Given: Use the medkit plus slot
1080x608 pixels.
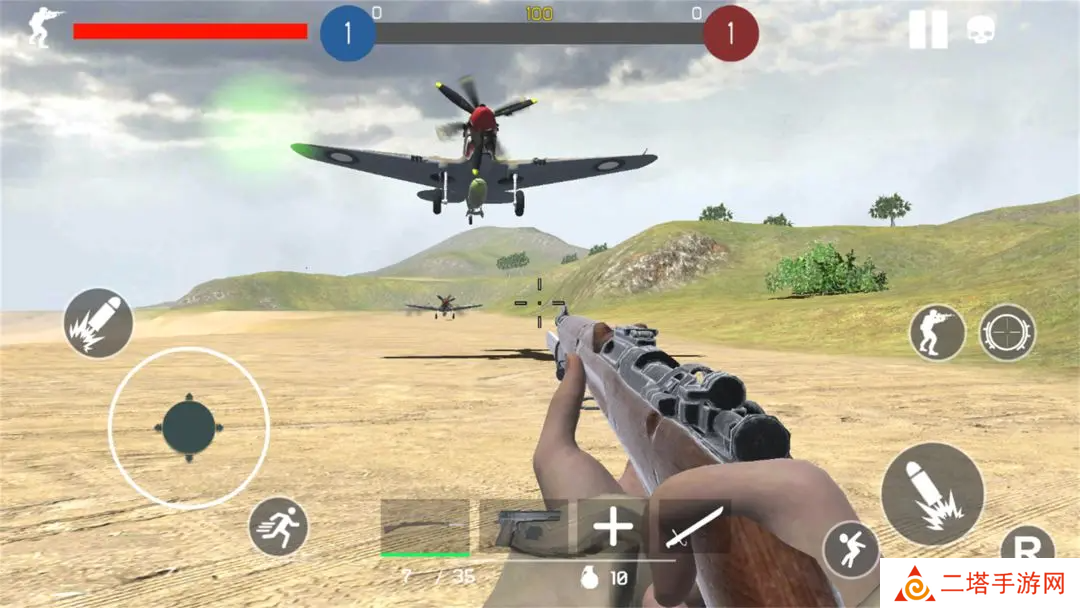Looking at the screenshot, I should tap(612, 526).
